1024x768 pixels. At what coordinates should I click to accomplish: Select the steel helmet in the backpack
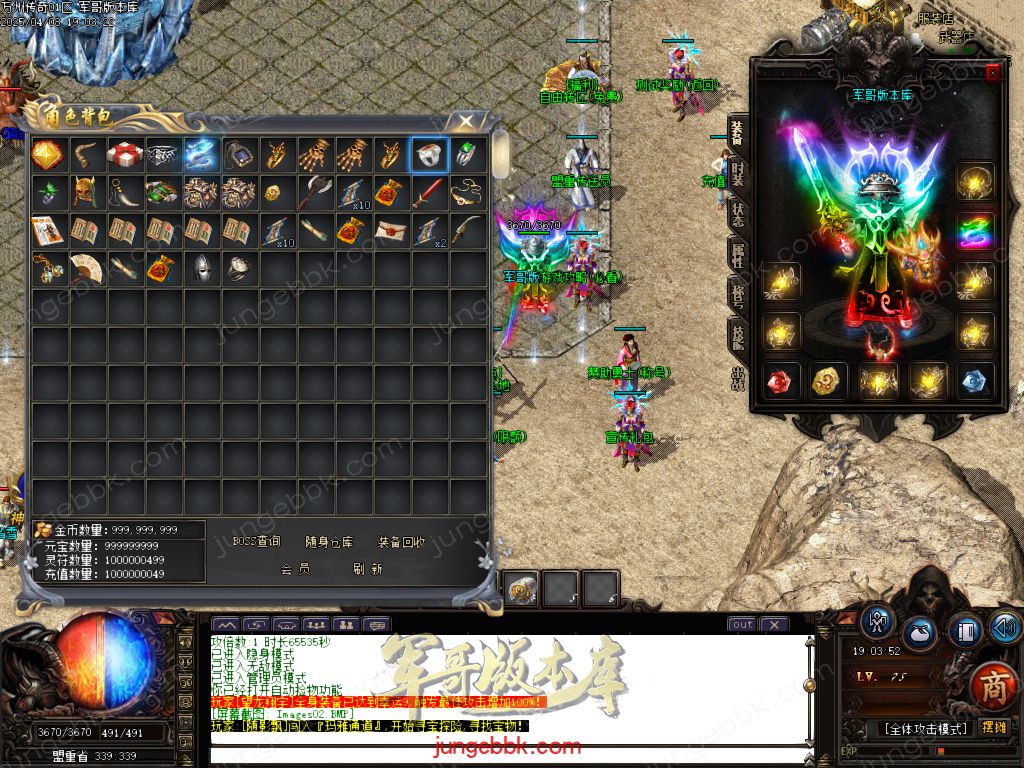pos(201,268)
